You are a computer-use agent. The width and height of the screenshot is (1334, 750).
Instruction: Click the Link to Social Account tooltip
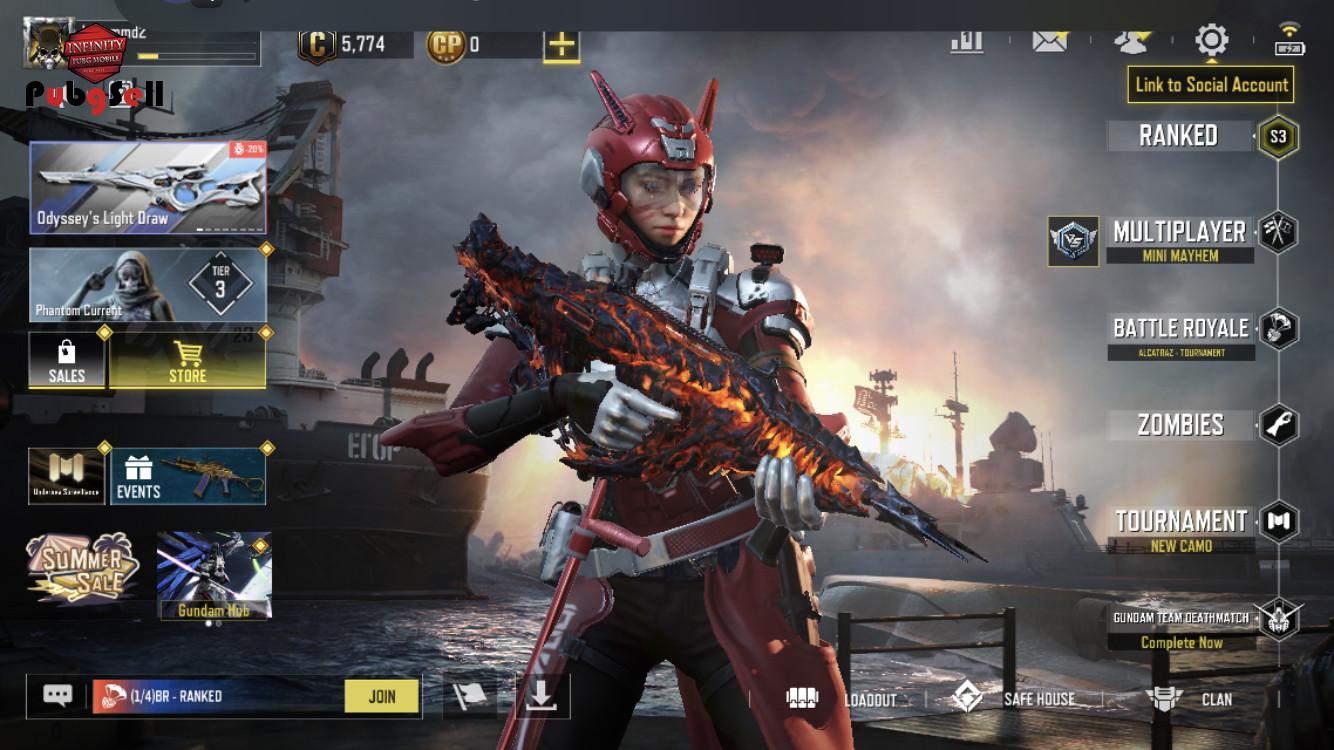tap(1211, 85)
